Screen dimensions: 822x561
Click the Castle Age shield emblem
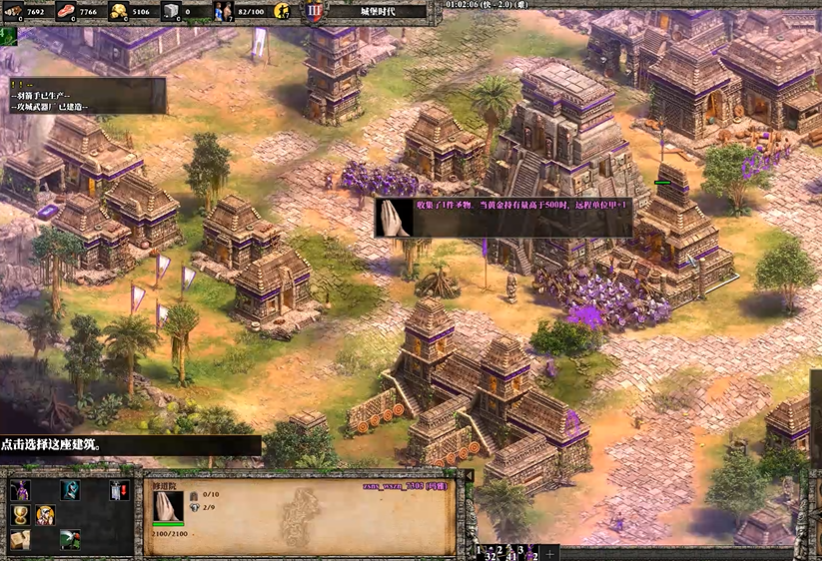[315, 12]
